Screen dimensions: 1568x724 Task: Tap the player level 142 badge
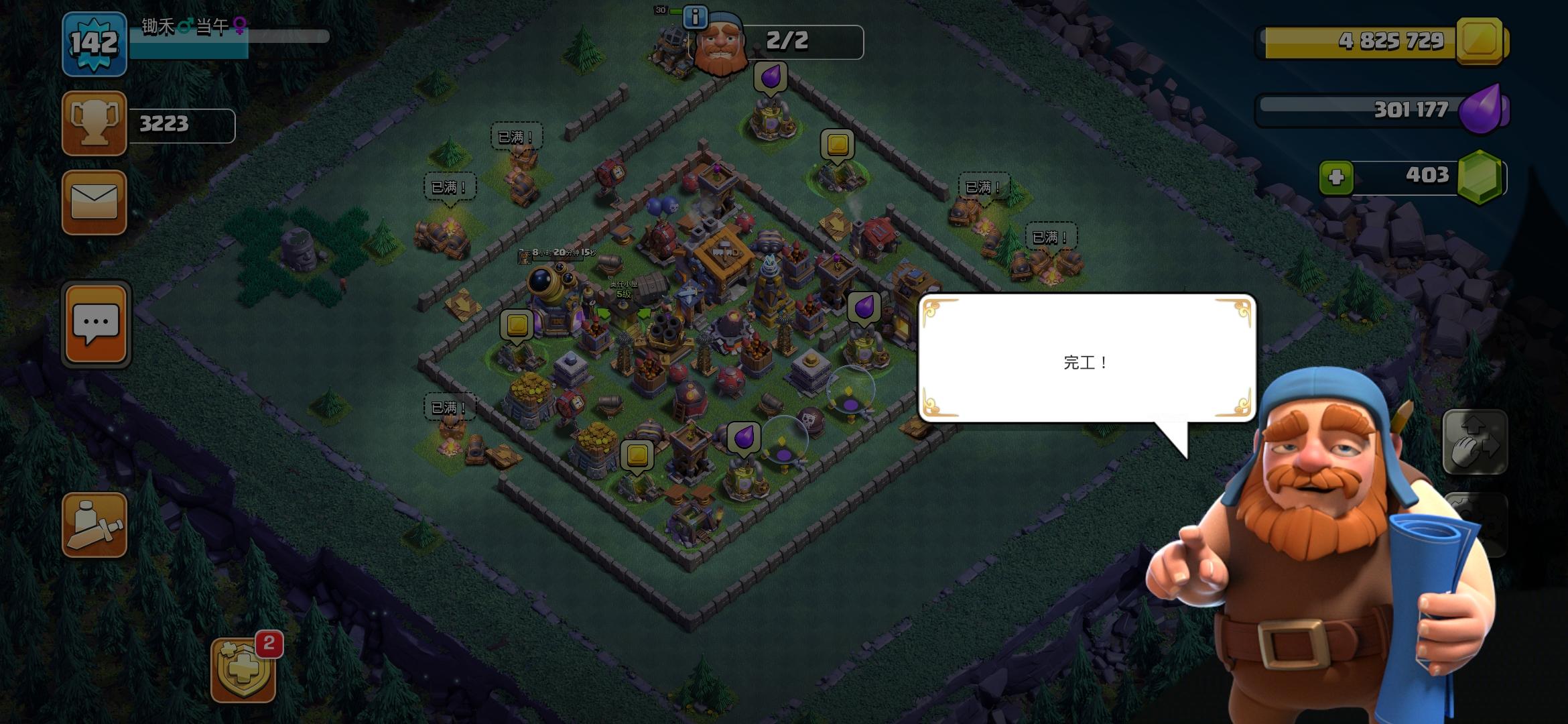click(x=94, y=46)
